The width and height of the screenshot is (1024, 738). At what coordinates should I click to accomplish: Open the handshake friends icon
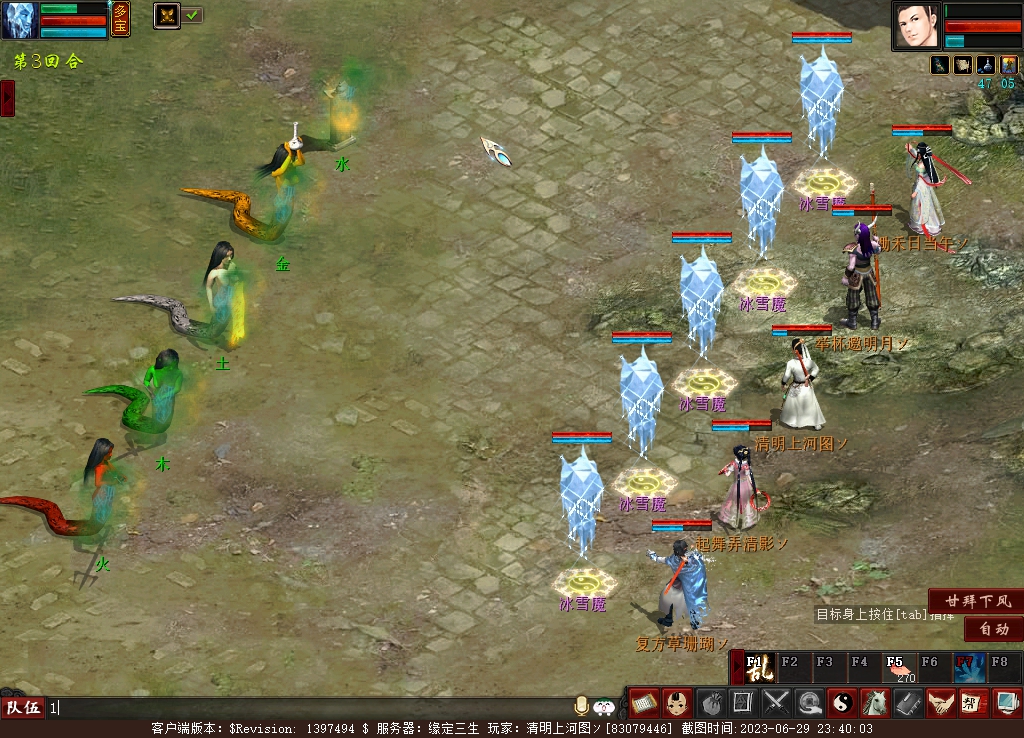940,703
